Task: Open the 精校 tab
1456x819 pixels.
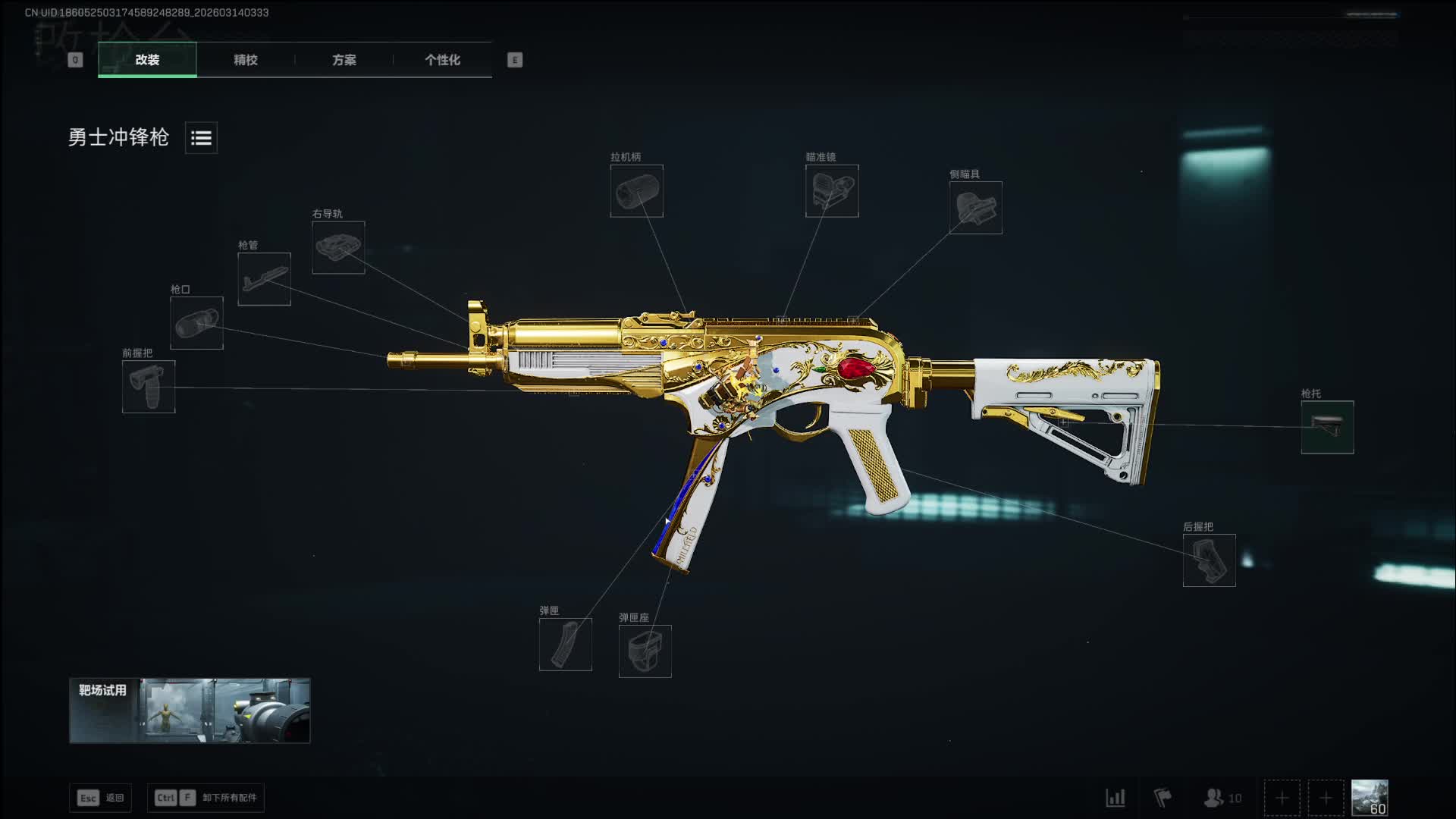Action: click(246, 60)
